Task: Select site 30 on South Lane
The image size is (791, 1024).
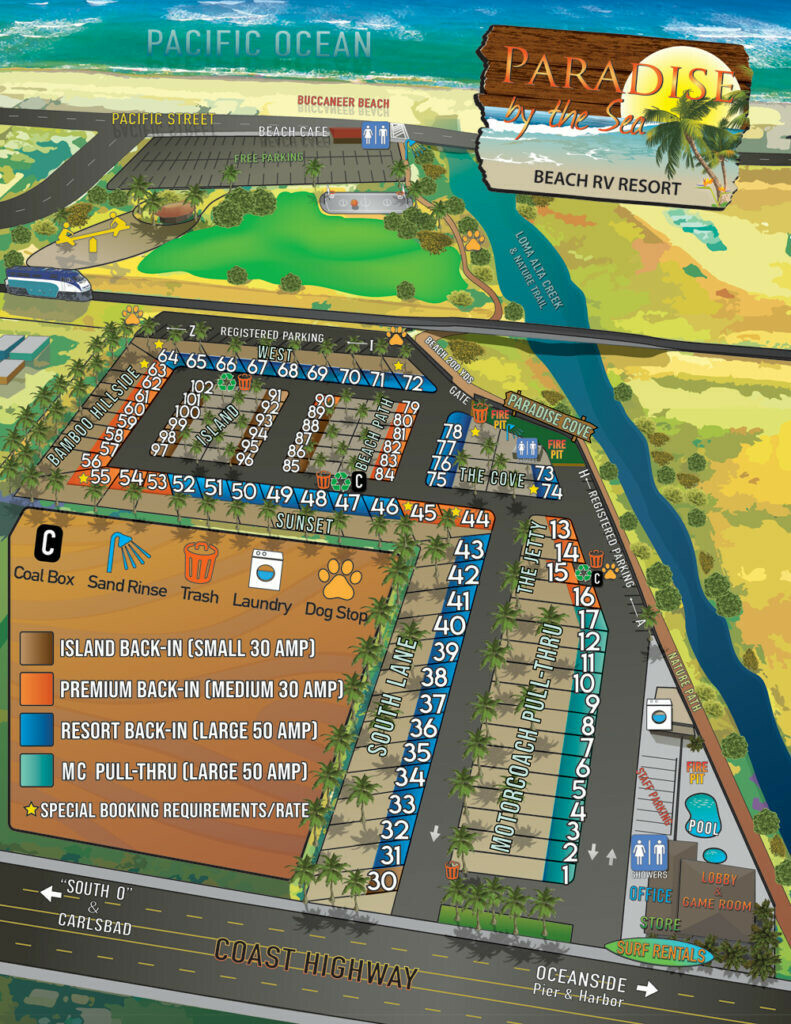Action: 381,881
